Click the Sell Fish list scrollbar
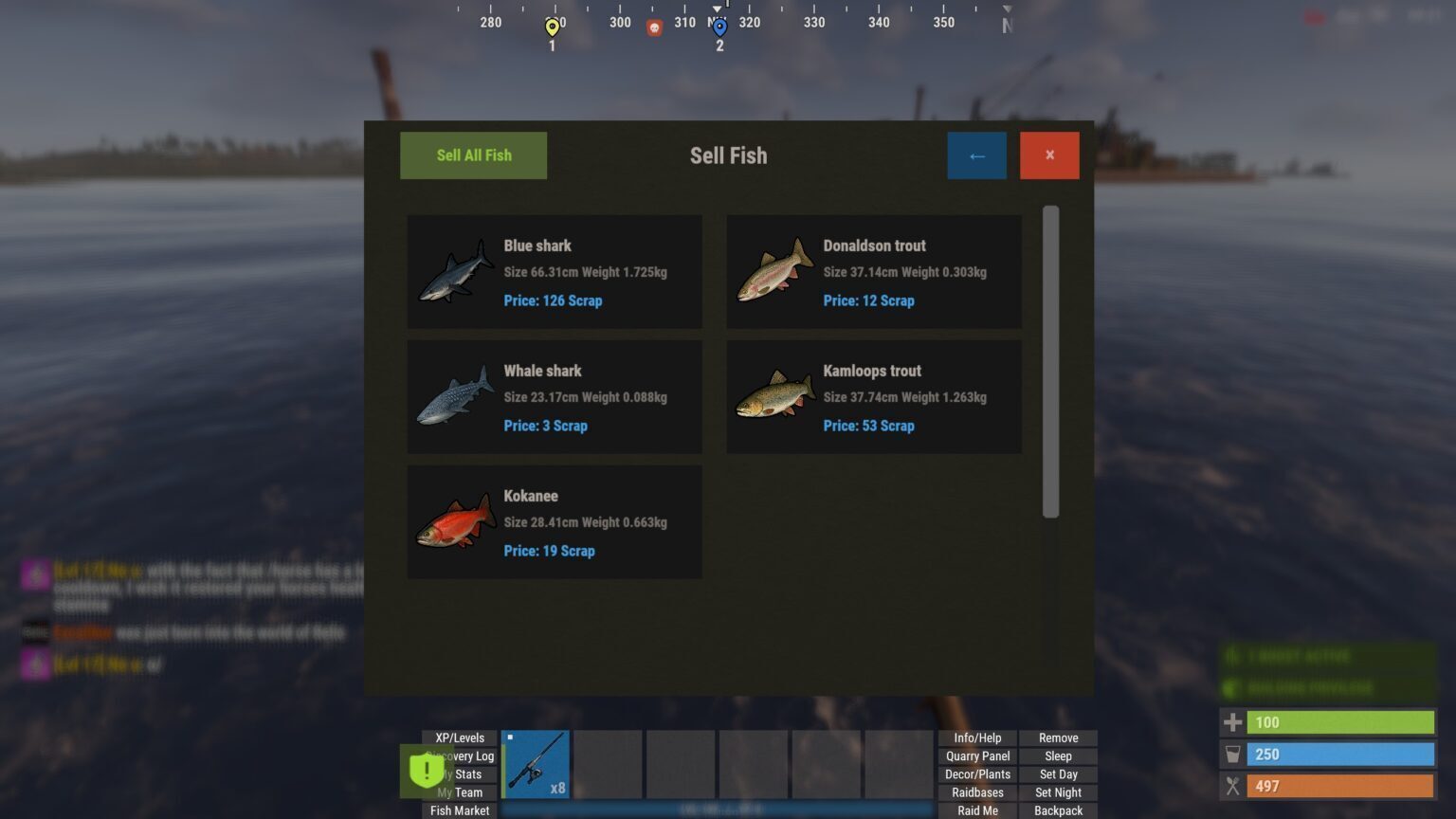Viewport: 1456px width, 819px height. click(x=1050, y=361)
